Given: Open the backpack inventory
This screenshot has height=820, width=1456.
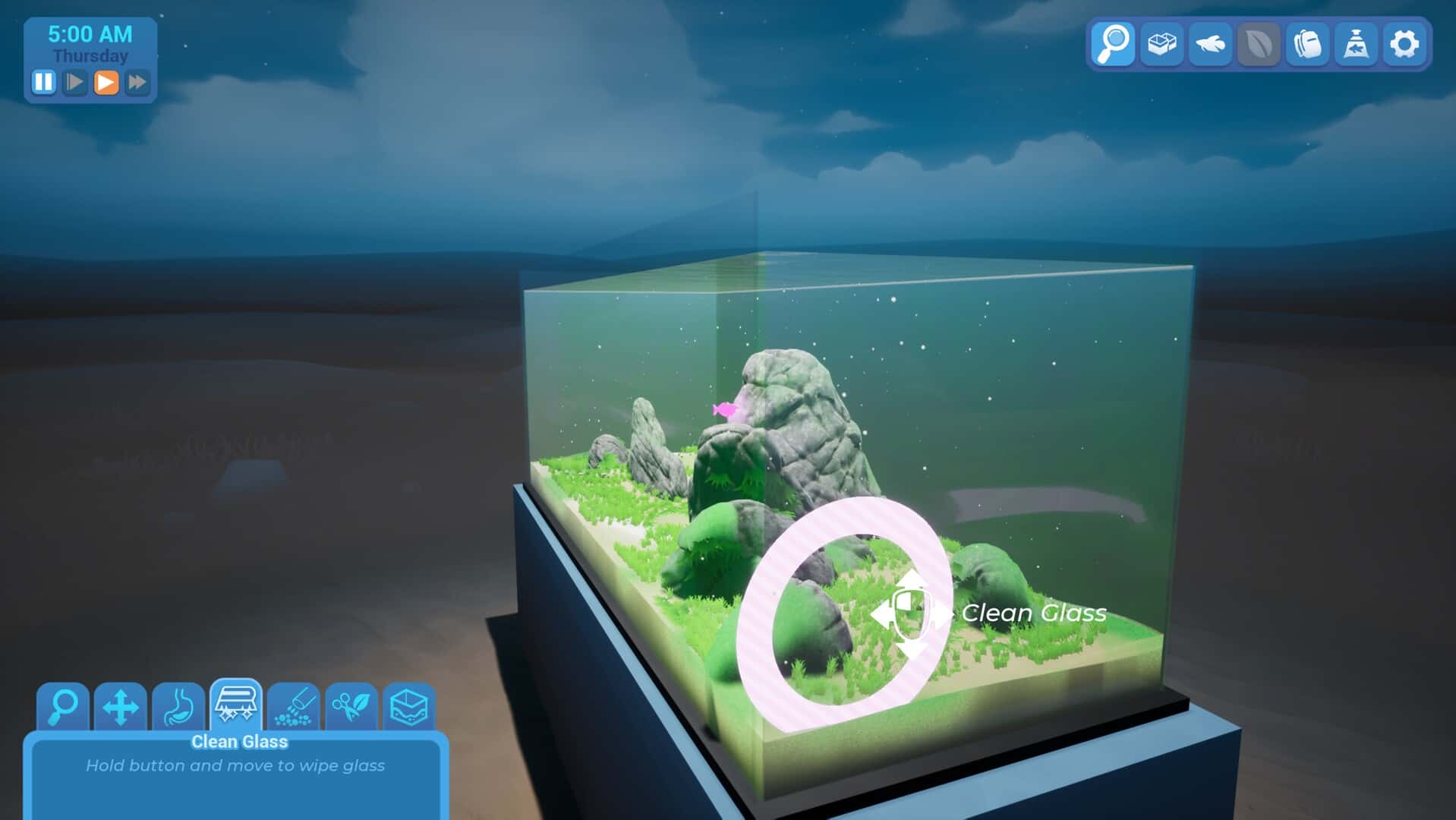Looking at the screenshot, I should pos(1307,44).
